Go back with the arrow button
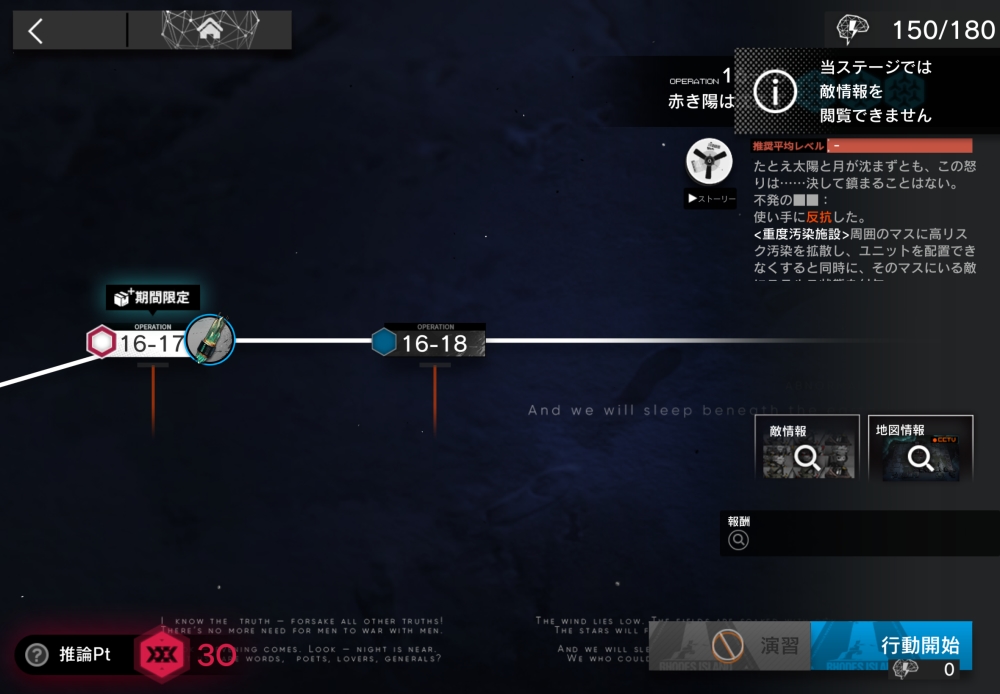This screenshot has width=1000, height=694. (37, 31)
